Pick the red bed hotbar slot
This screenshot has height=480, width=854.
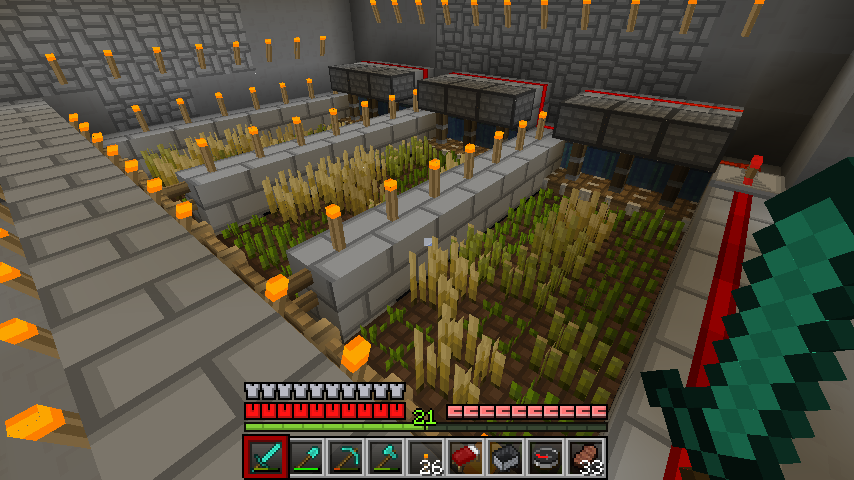(465, 457)
